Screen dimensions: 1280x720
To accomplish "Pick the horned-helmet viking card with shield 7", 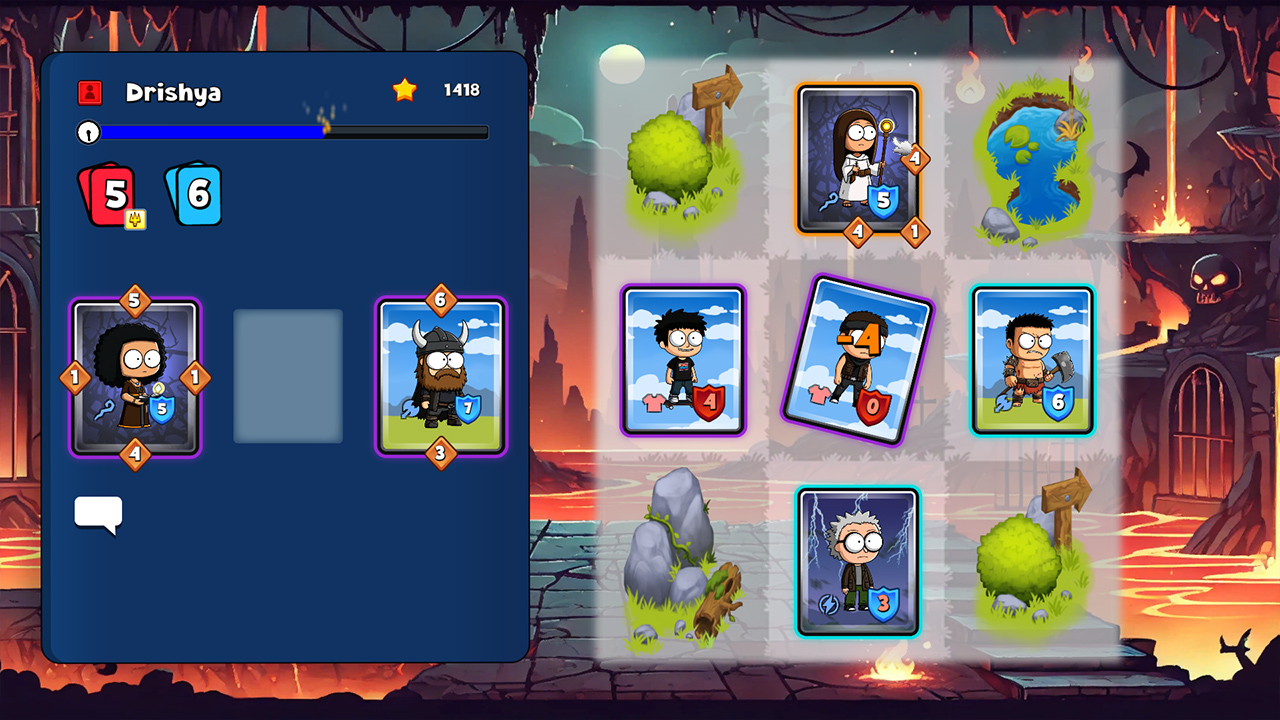I will point(441,377).
